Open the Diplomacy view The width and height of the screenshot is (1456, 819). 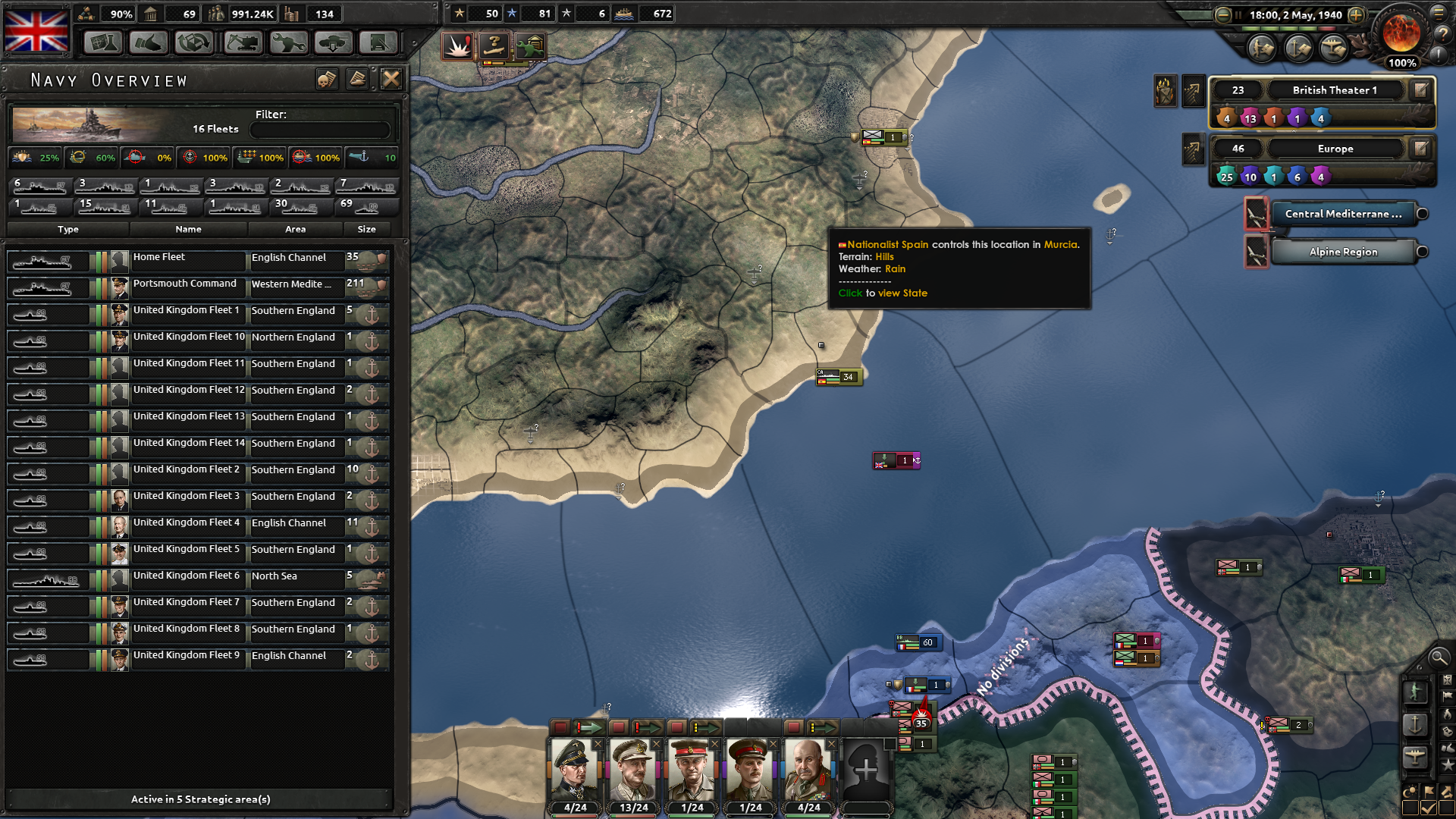(149, 42)
